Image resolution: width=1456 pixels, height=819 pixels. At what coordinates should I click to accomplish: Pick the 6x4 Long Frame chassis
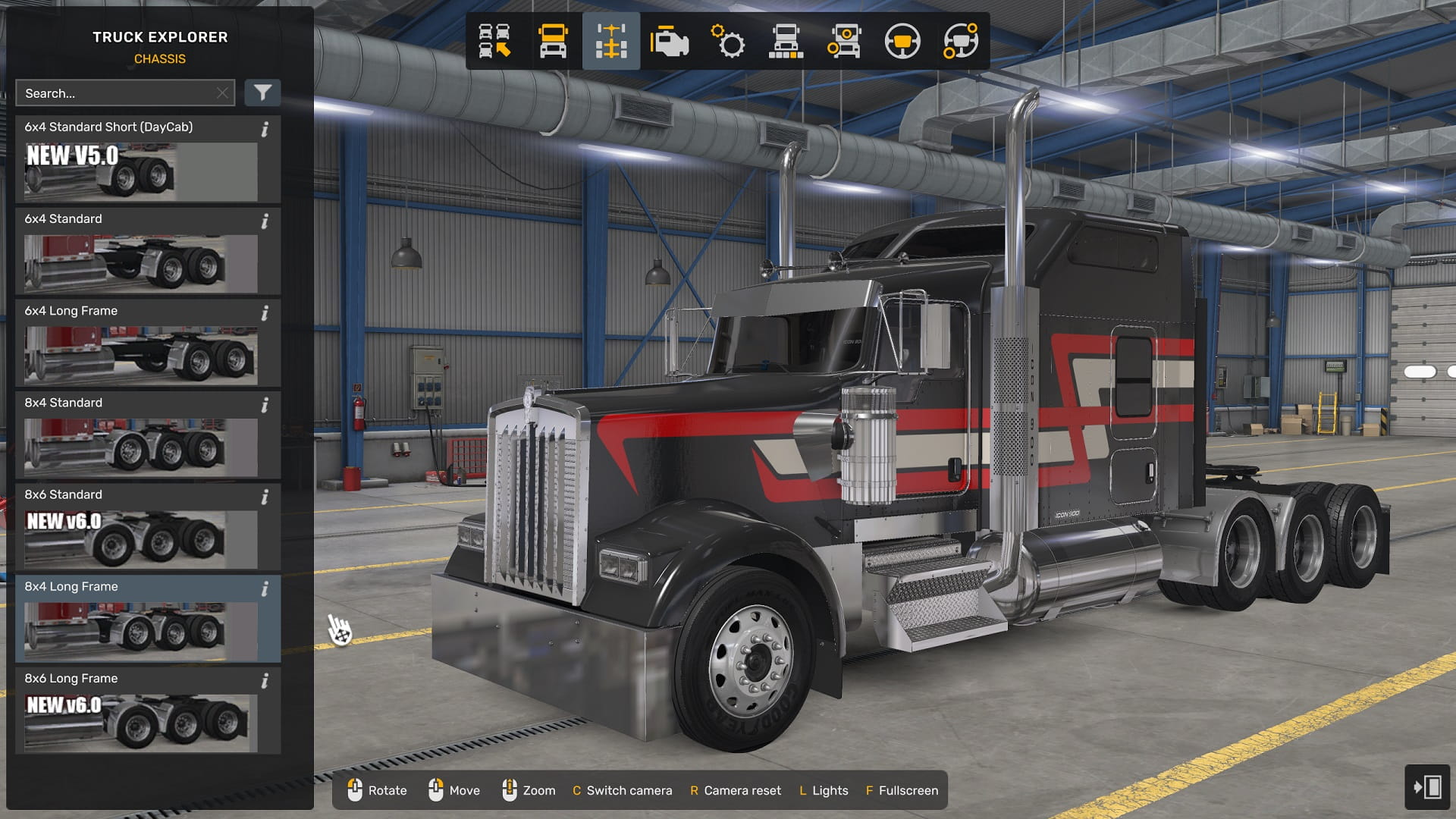[141, 344]
